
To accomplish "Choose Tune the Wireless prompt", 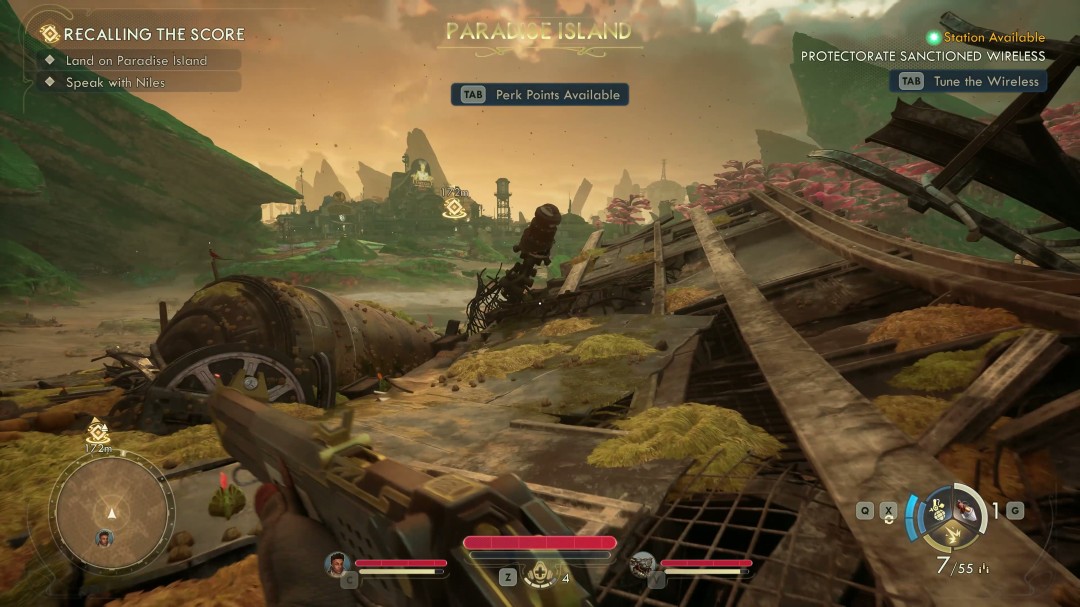I will coord(968,82).
